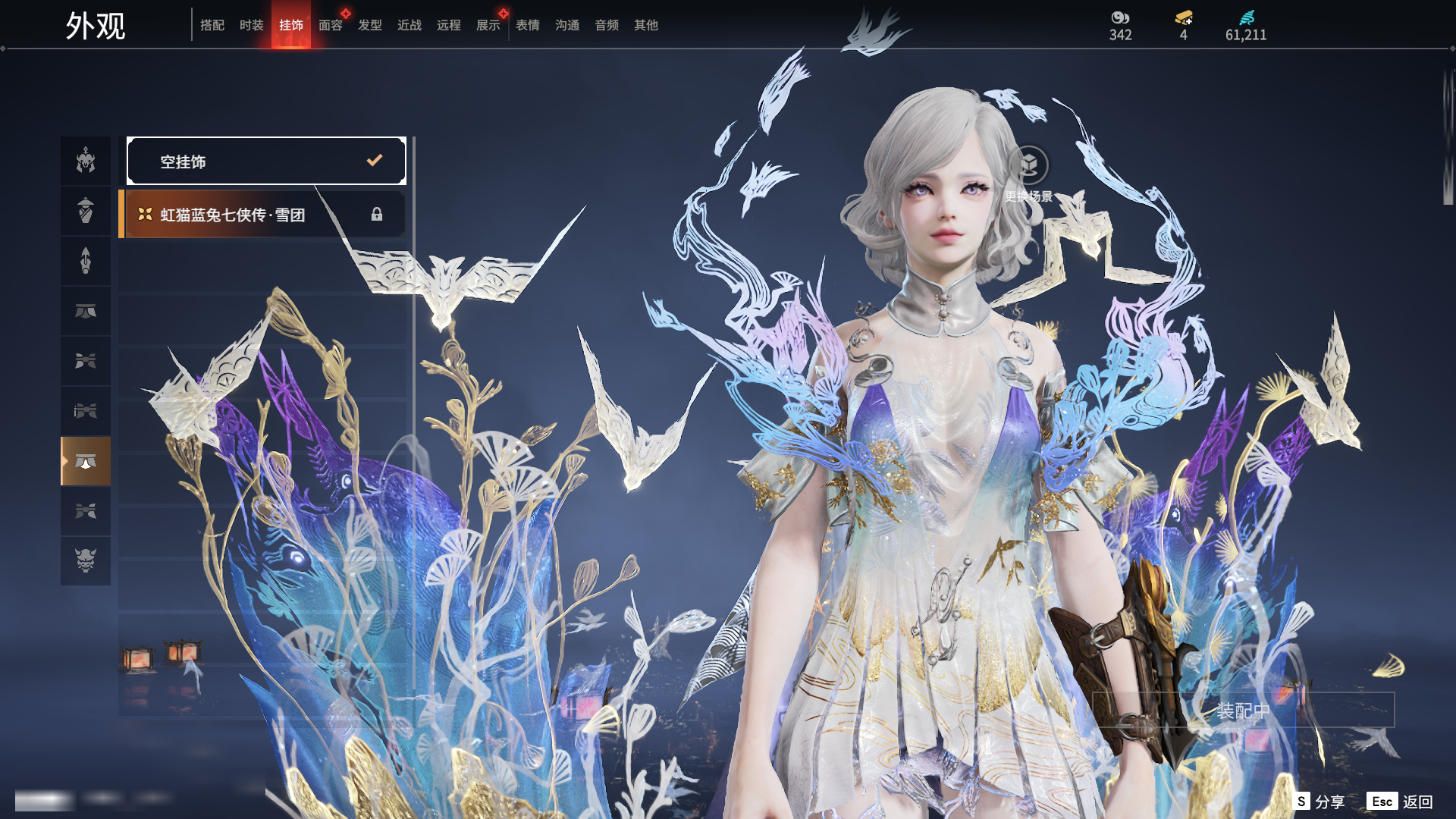Open the 展示 tab
Image resolution: width=1456 pixels, height=819 pixels.
point(488,25)
